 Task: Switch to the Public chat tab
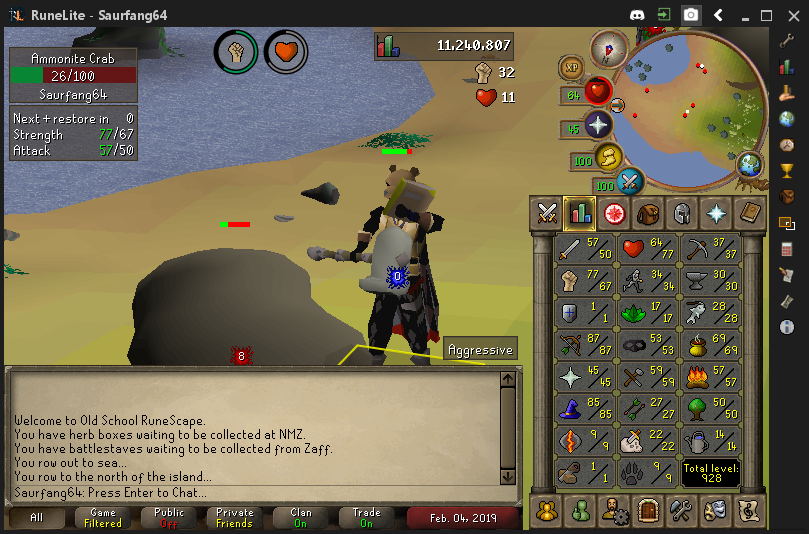(x=169, y=518)
